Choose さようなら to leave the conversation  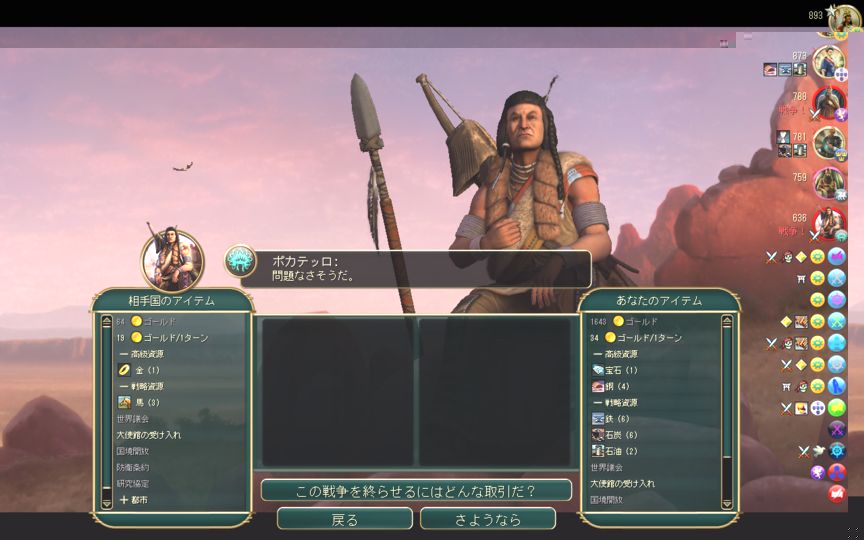pos(487,519)
